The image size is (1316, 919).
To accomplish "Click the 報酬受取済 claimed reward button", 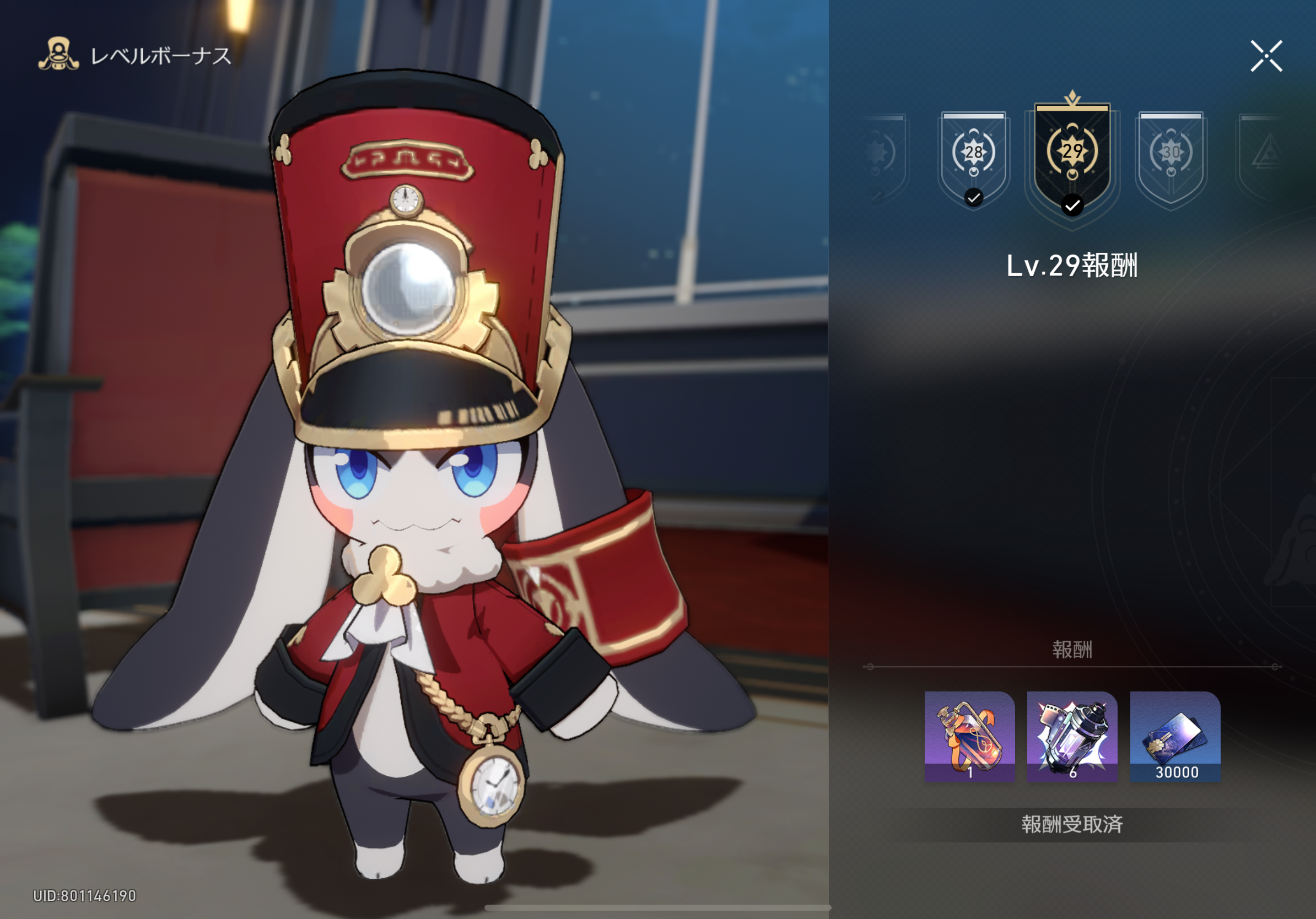I will (x=1072, y=824).
